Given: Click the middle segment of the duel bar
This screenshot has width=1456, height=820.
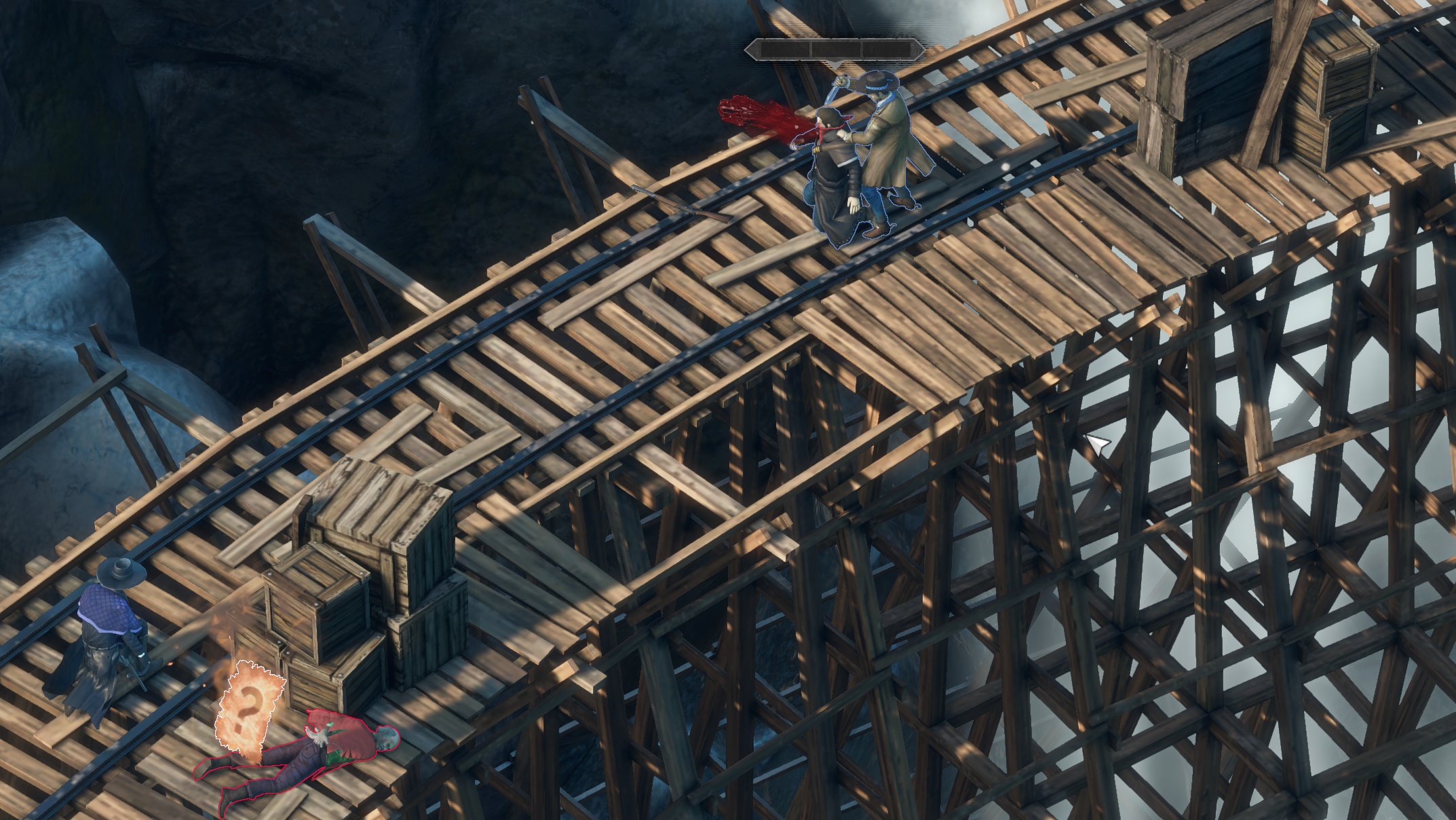Looking at the screenshot, I should point(837,49).
